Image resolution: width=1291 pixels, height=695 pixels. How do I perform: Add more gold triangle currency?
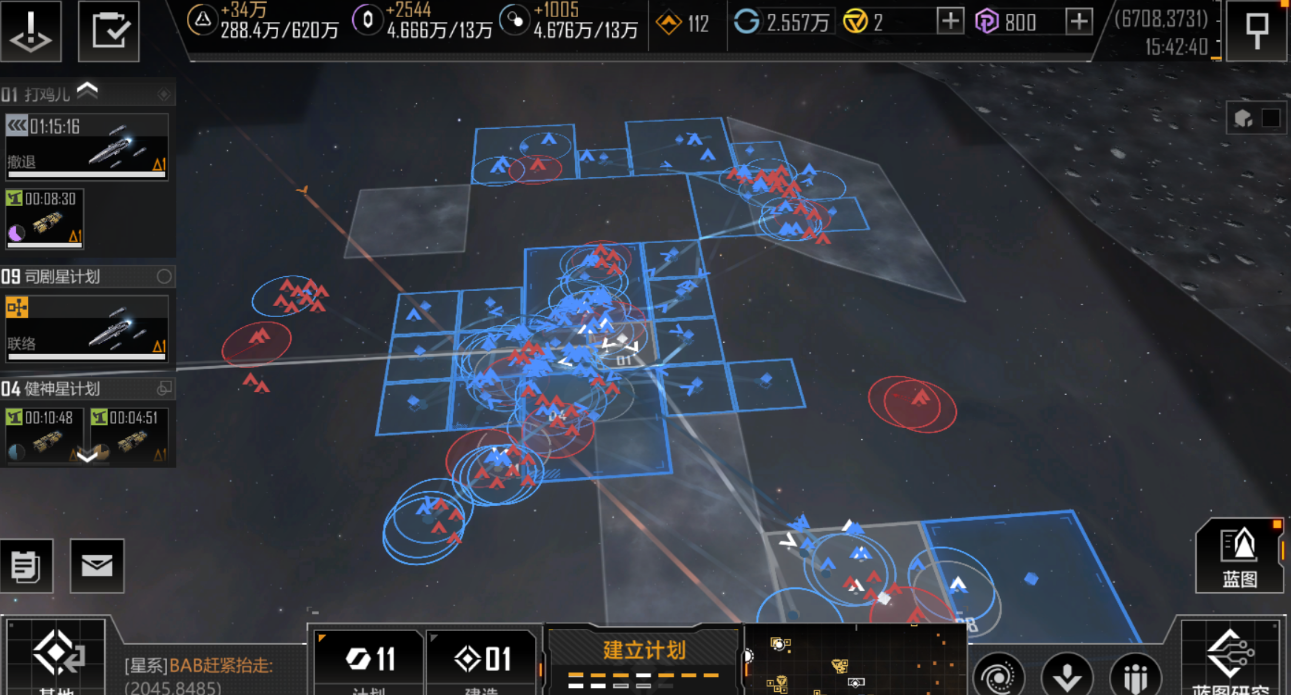tap(949, 21)
